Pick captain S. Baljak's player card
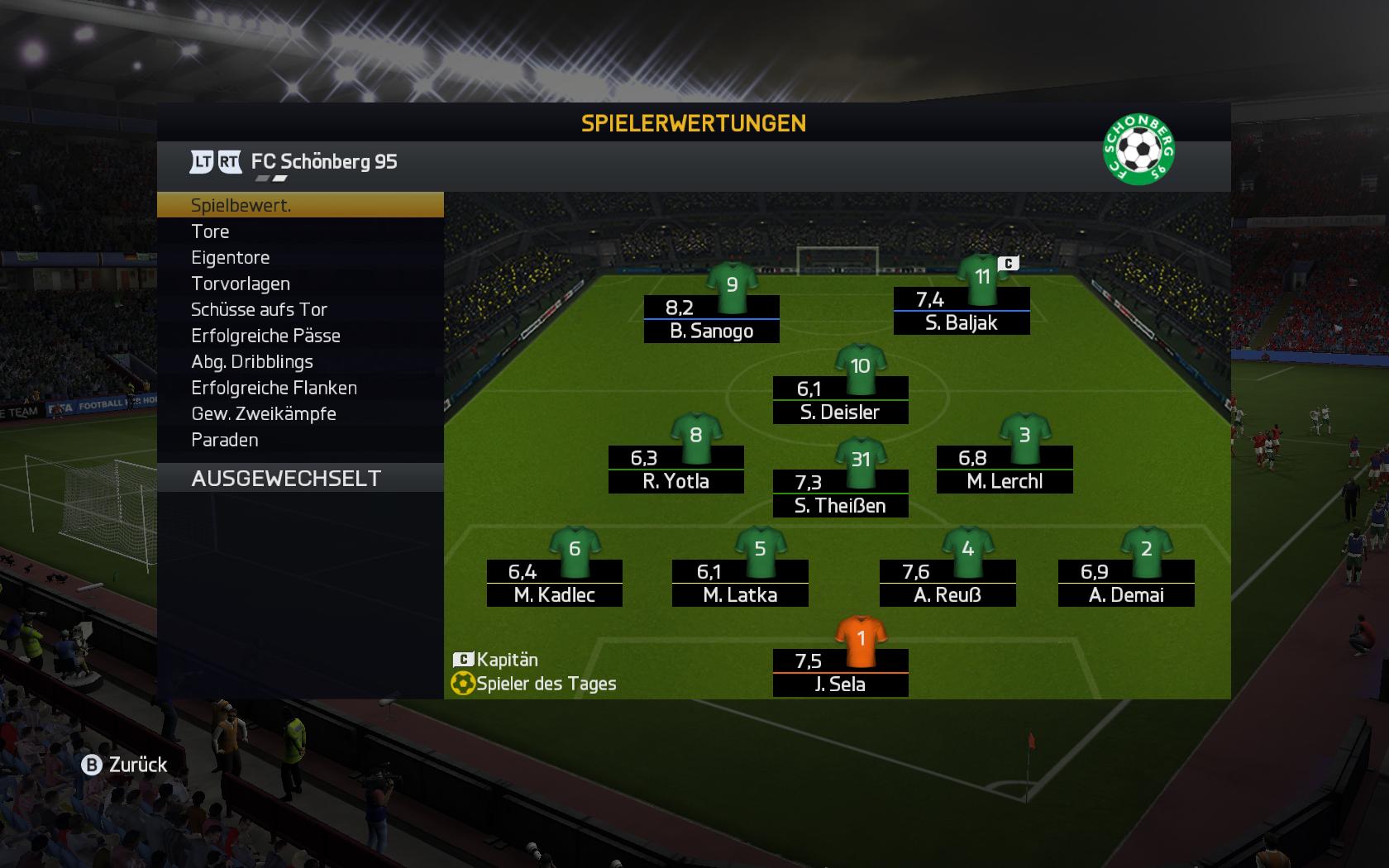Viewport: 1389px width, 868px height. point(962,311)
